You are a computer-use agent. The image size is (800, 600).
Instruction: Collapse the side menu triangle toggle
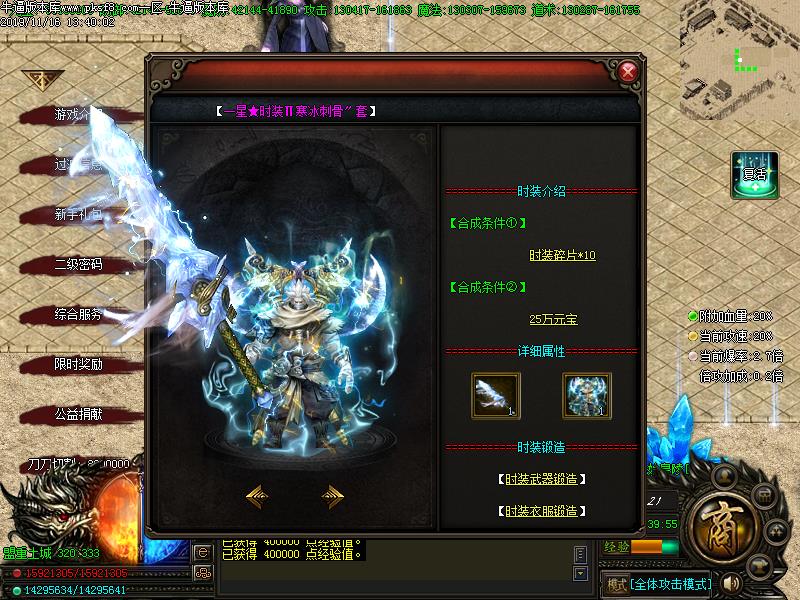(41, 78)
